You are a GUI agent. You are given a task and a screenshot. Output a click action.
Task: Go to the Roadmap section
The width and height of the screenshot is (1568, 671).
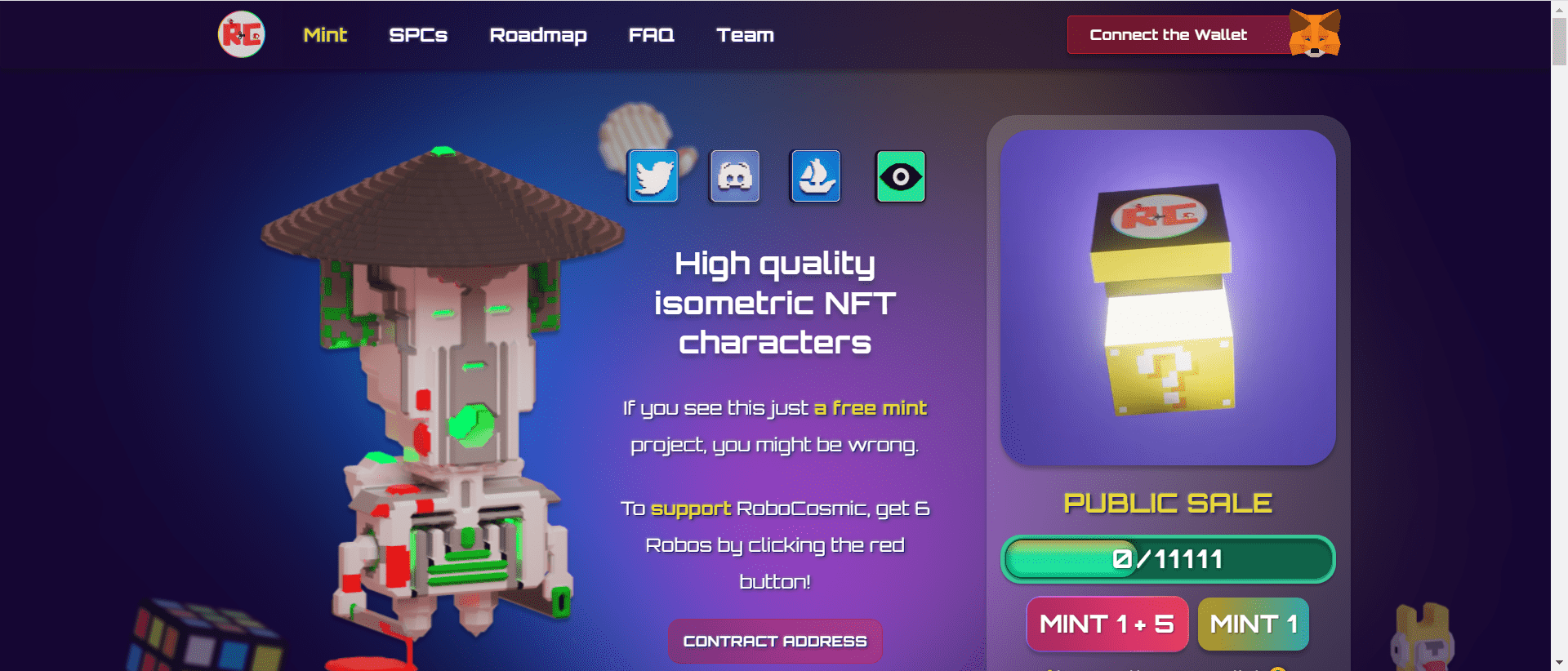coord(537,35)
